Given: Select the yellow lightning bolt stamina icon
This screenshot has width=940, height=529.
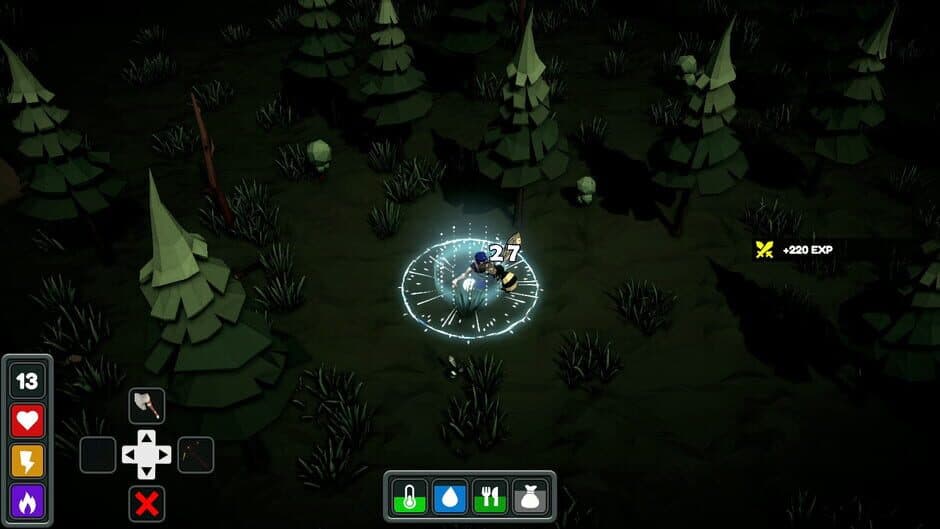Looking at the screenshot, I should 27,460.
